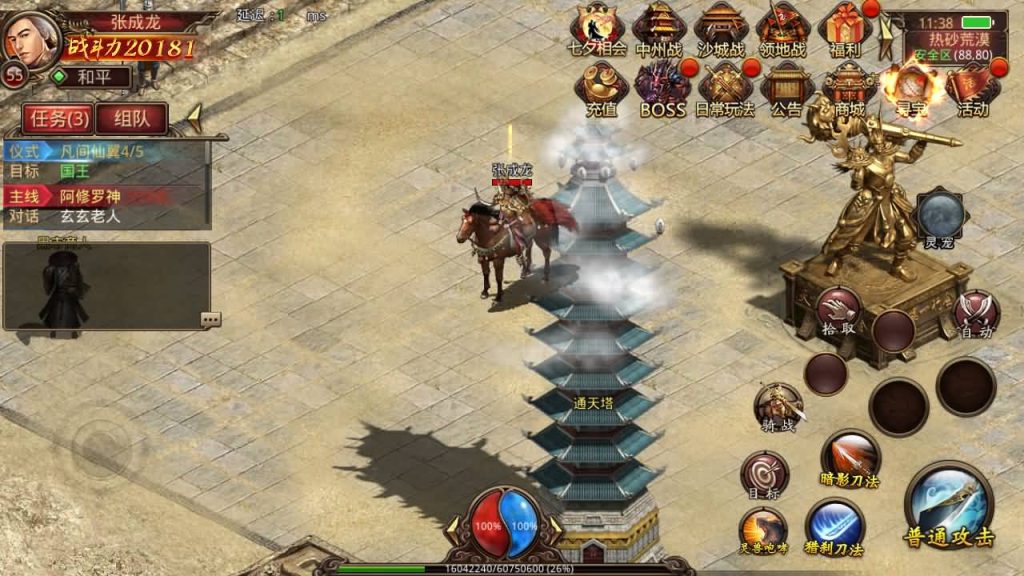Switch to the 组队 team tab
Screen dimensions: 1024x576
point(131,119)
